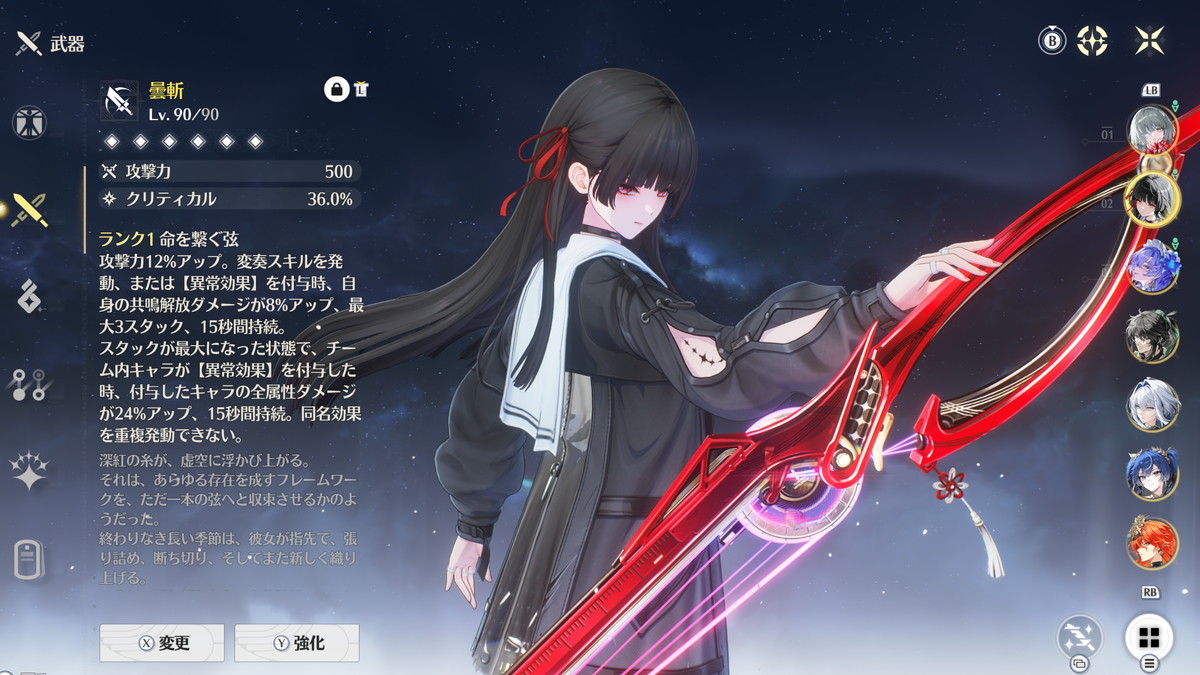This screenshot has height=675, width=1200.
Task: Select the silver-haired character with red flowers
Action: 1152,130
